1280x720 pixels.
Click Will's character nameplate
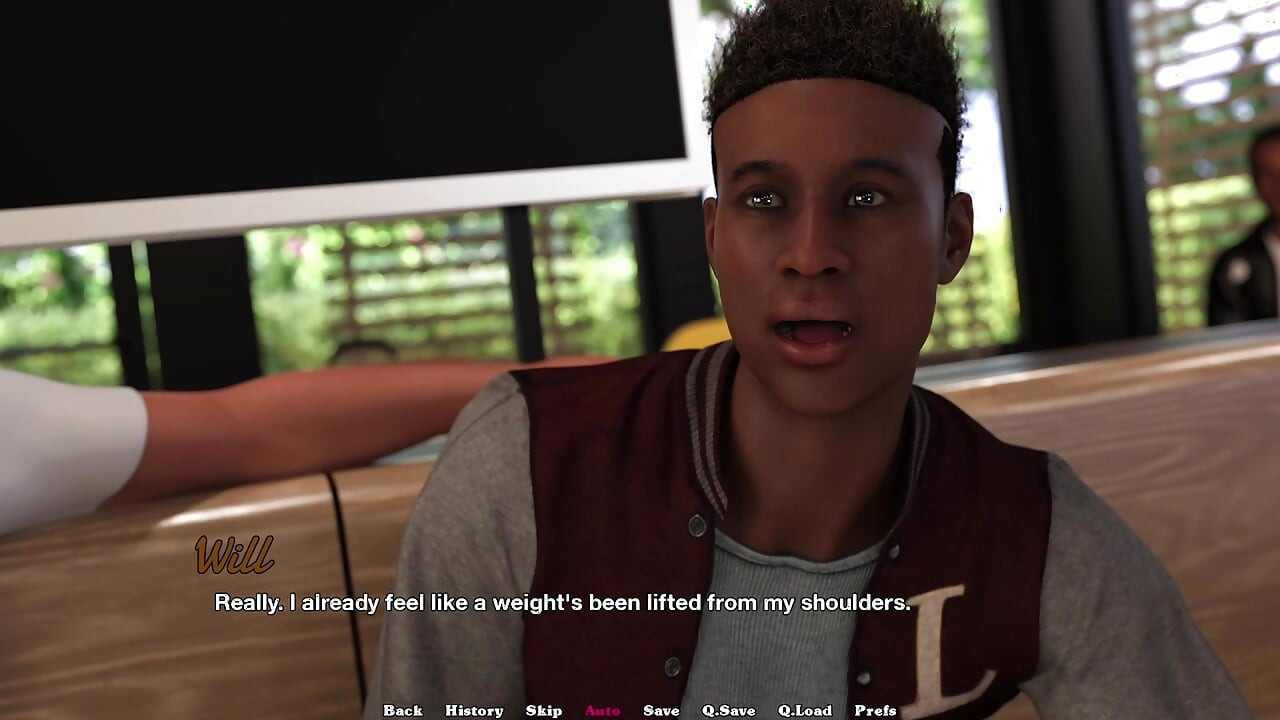237,552
